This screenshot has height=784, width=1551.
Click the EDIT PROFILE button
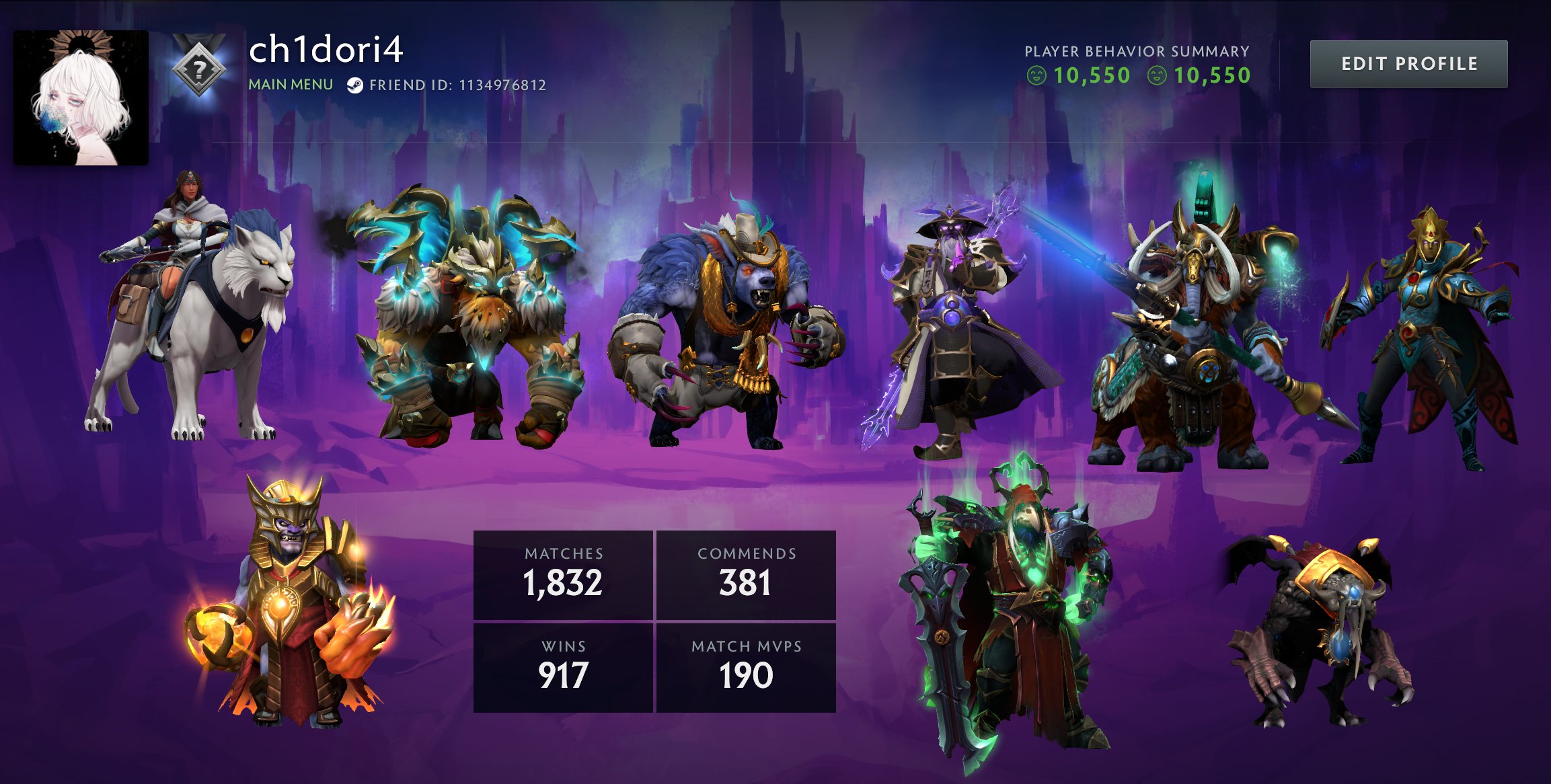1409,64
